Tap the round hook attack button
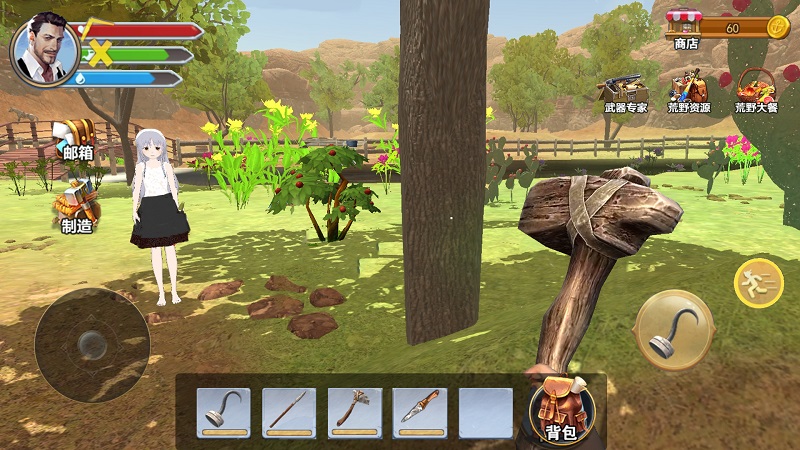This screenshot has height=450, width=800. pyautogui.click(x=673, y=330)
